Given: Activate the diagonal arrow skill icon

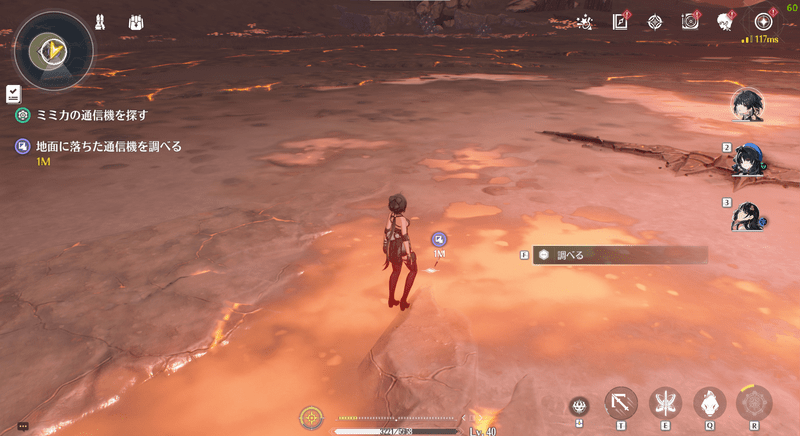Looking at the screenshot, I should (x=621, y=402).
